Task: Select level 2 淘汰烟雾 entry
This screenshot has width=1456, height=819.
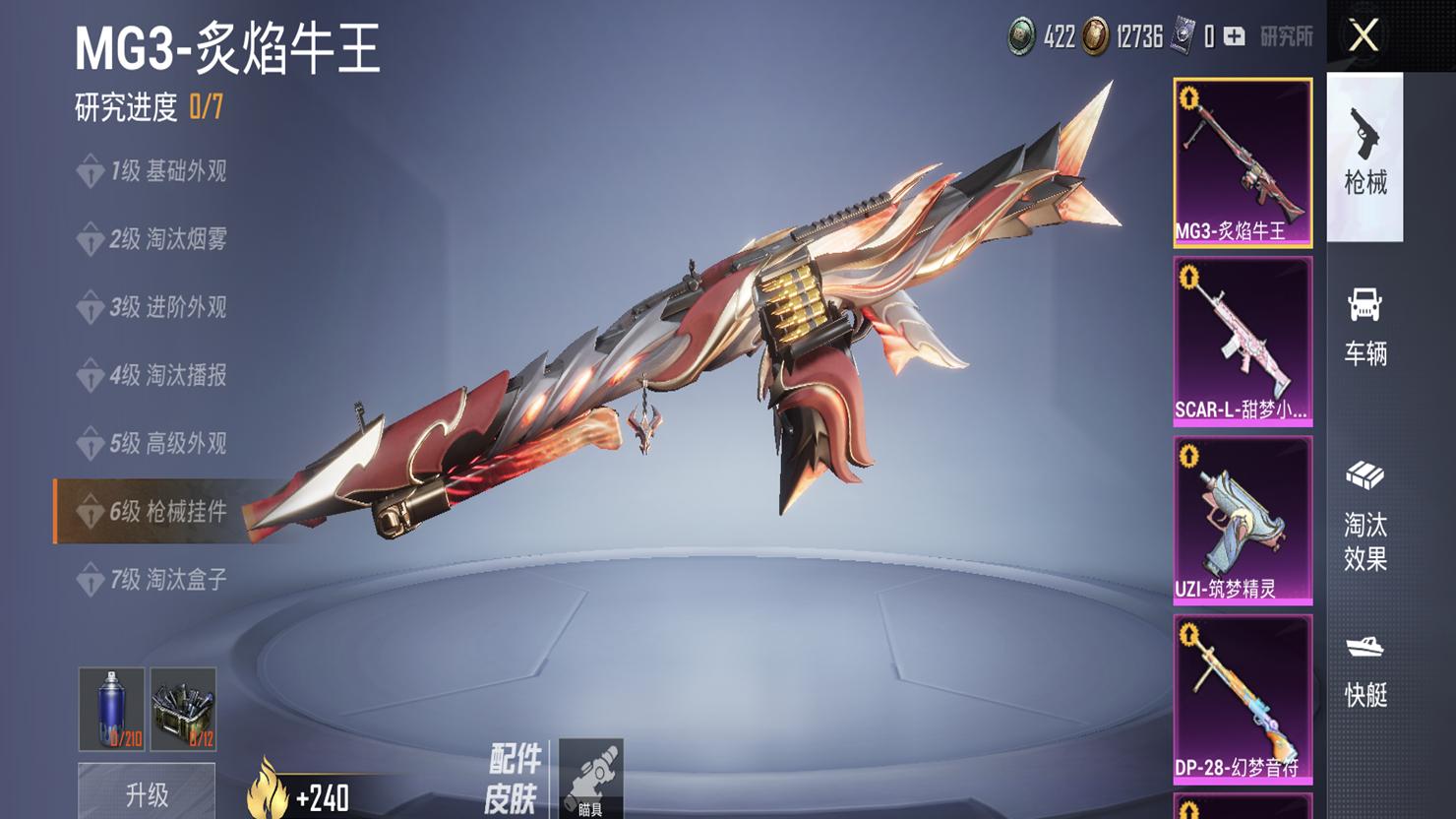Action: (x=167, y=239)
